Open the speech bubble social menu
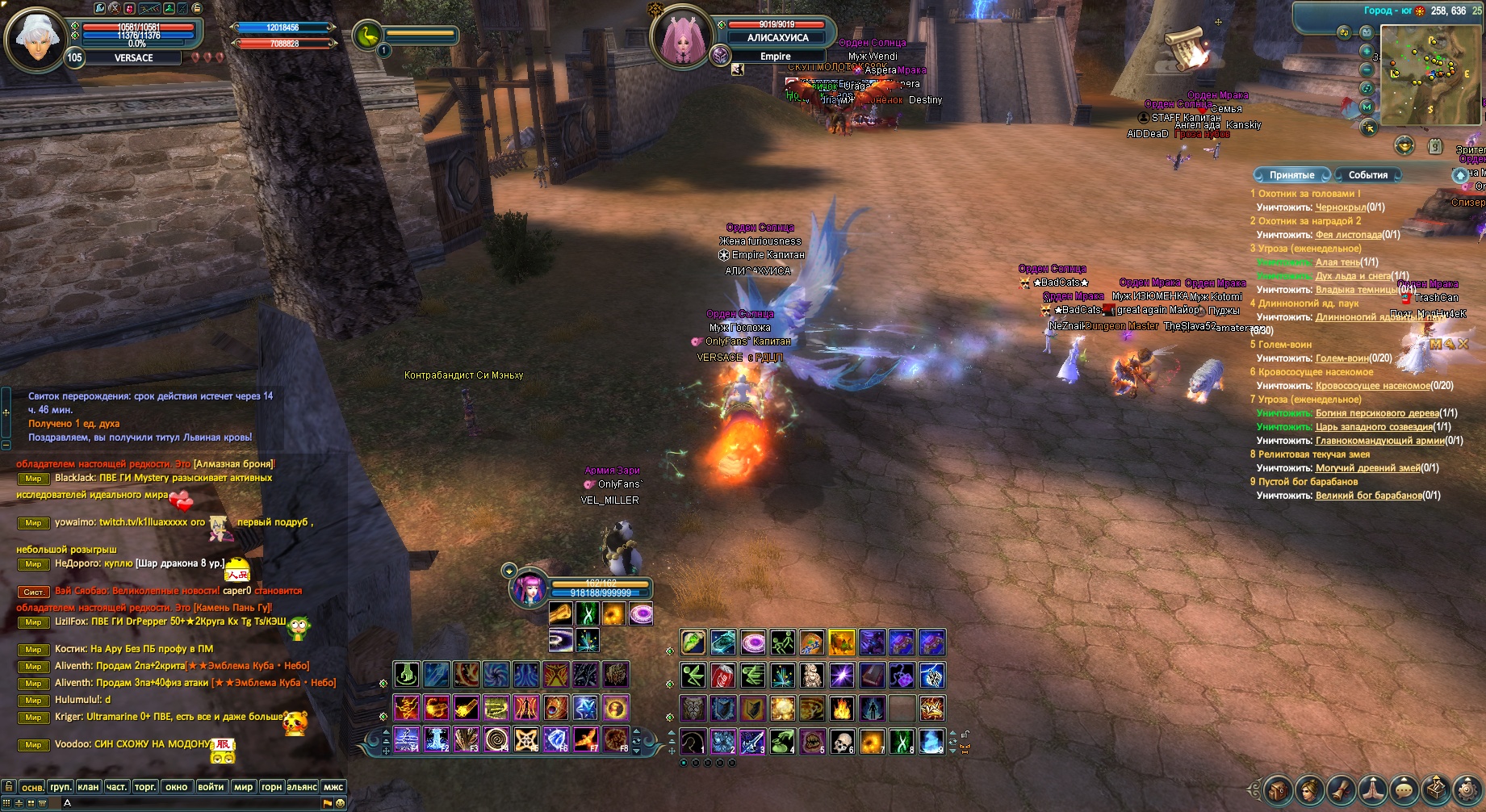The image size is (1486, 812). [1404, 790]
